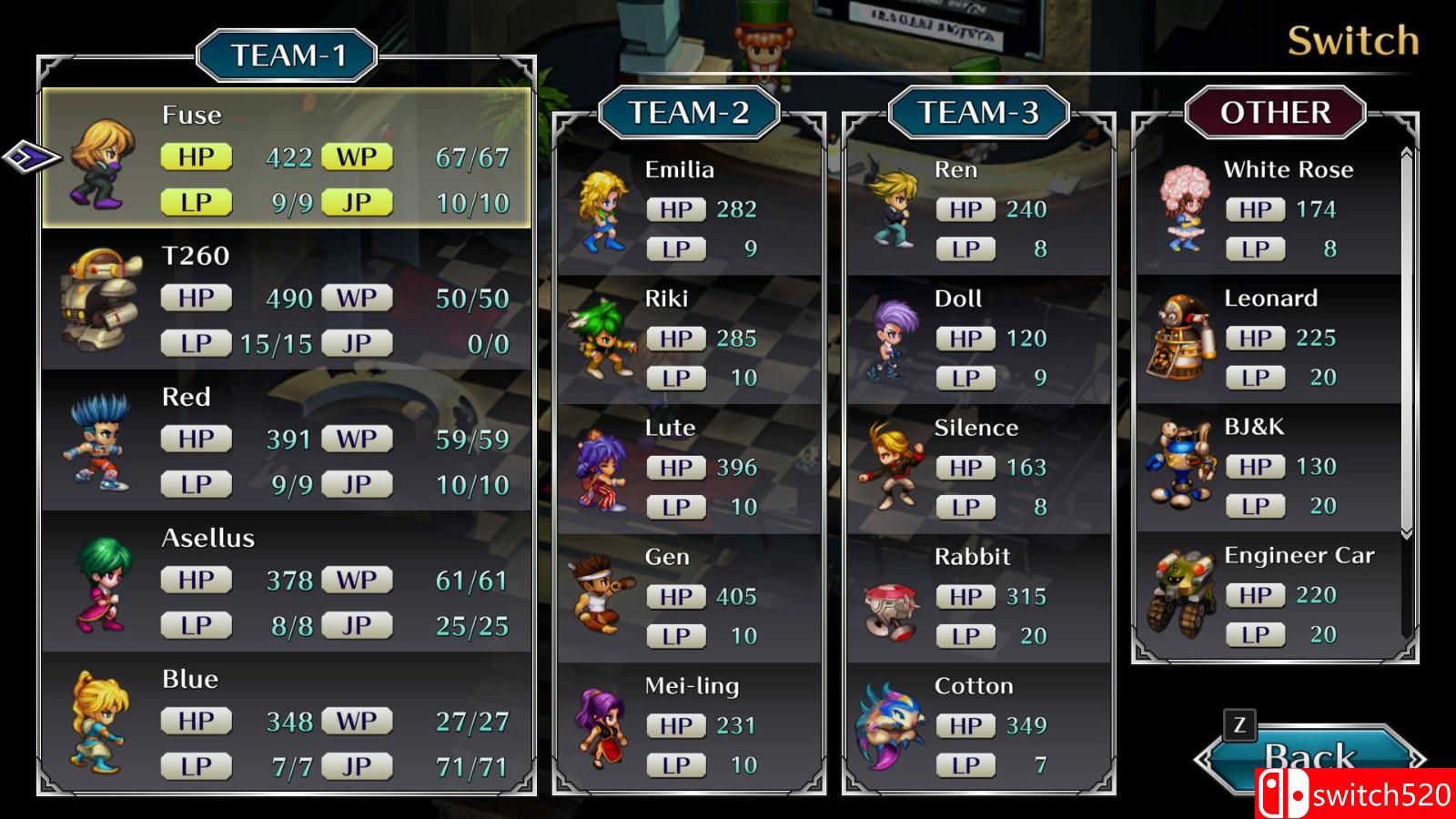
Task: Select Leonard in the Other group
Action: 1268,339
